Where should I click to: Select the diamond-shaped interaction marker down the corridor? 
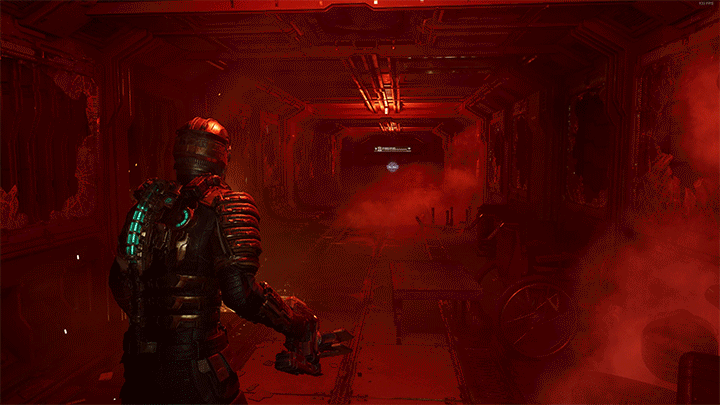pyautogui.click(x=394, y=167)
